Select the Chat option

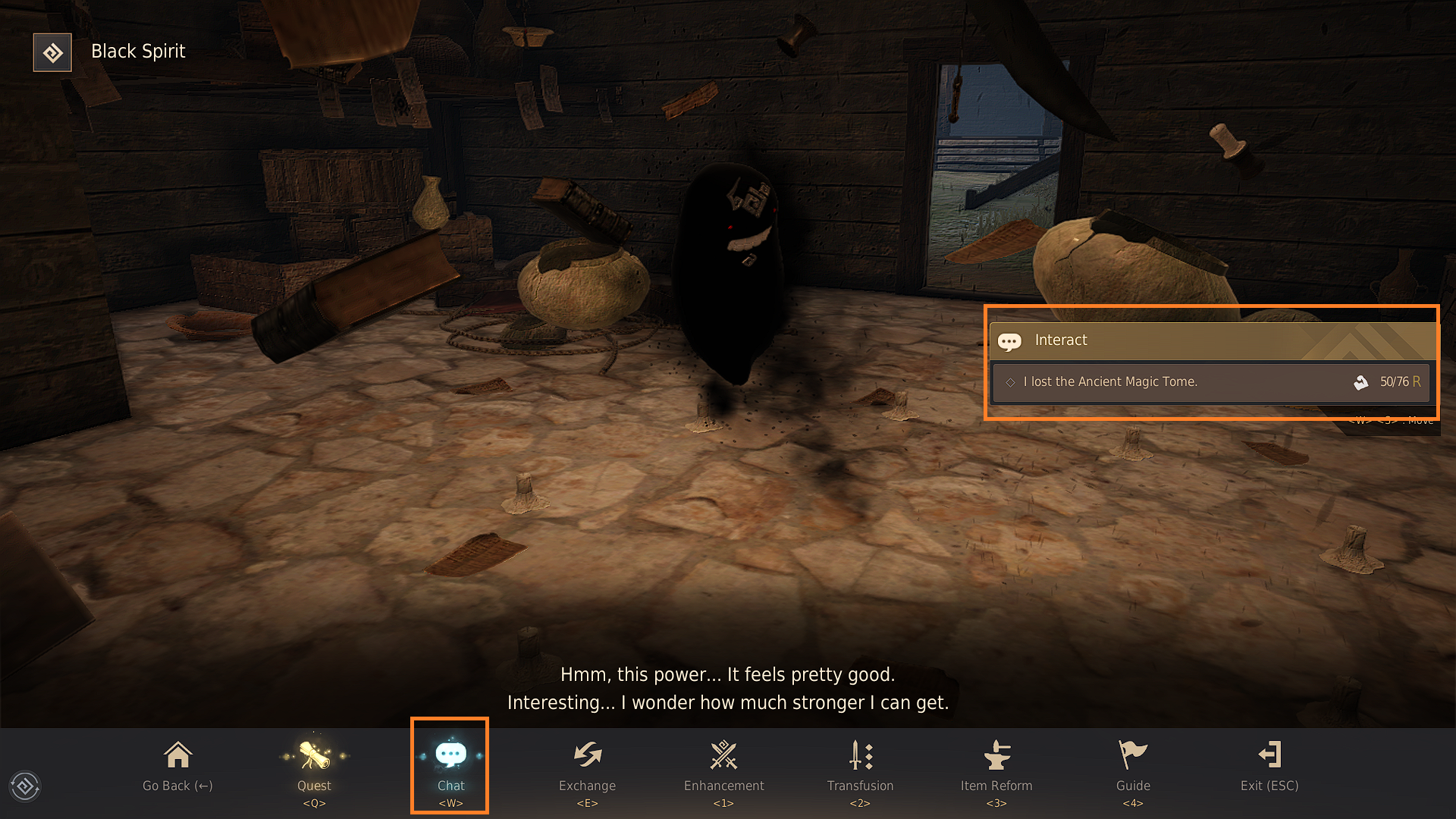(x=450, y=766)
